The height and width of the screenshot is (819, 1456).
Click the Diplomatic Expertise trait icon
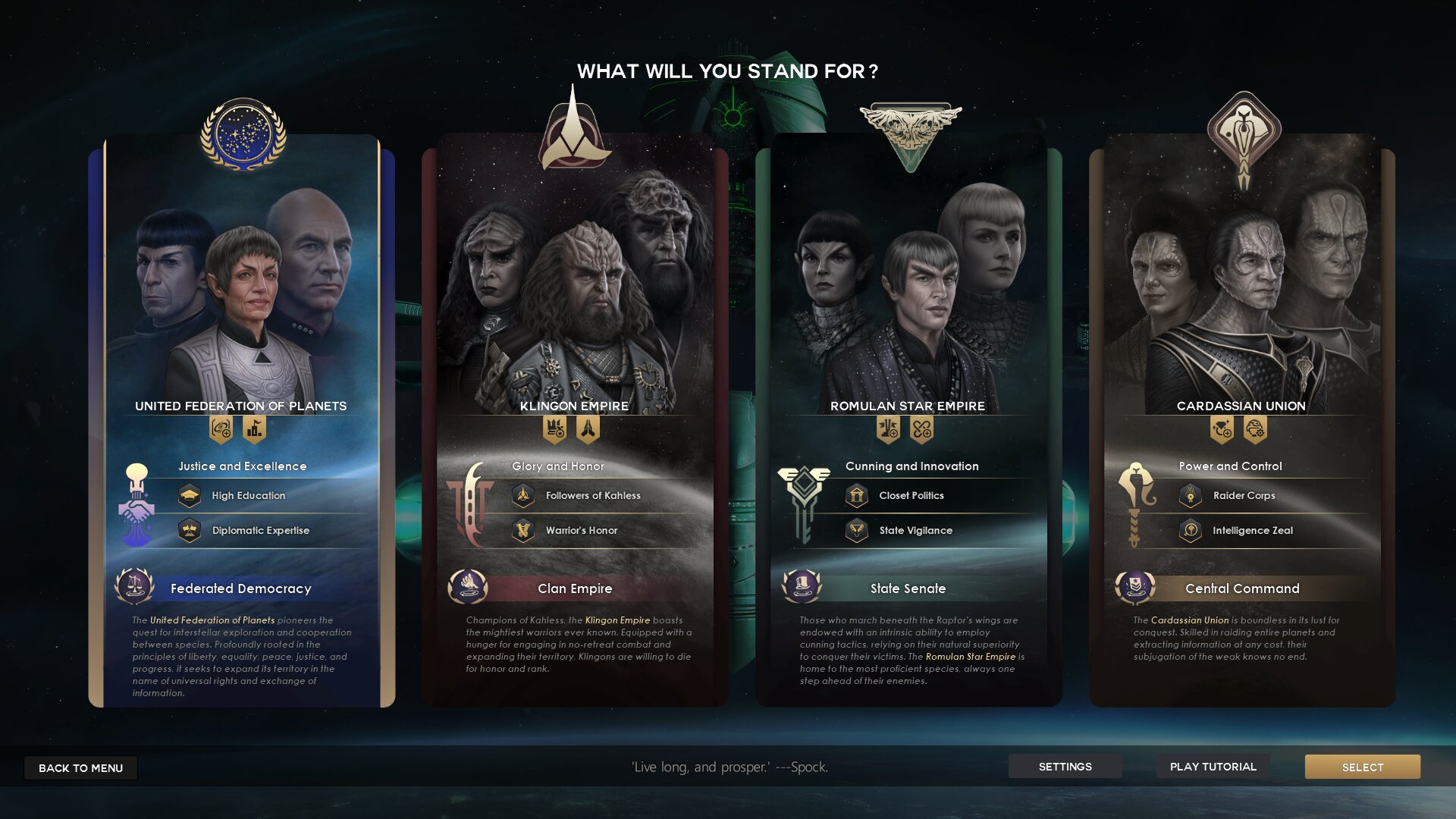click(x=190, y=530)
